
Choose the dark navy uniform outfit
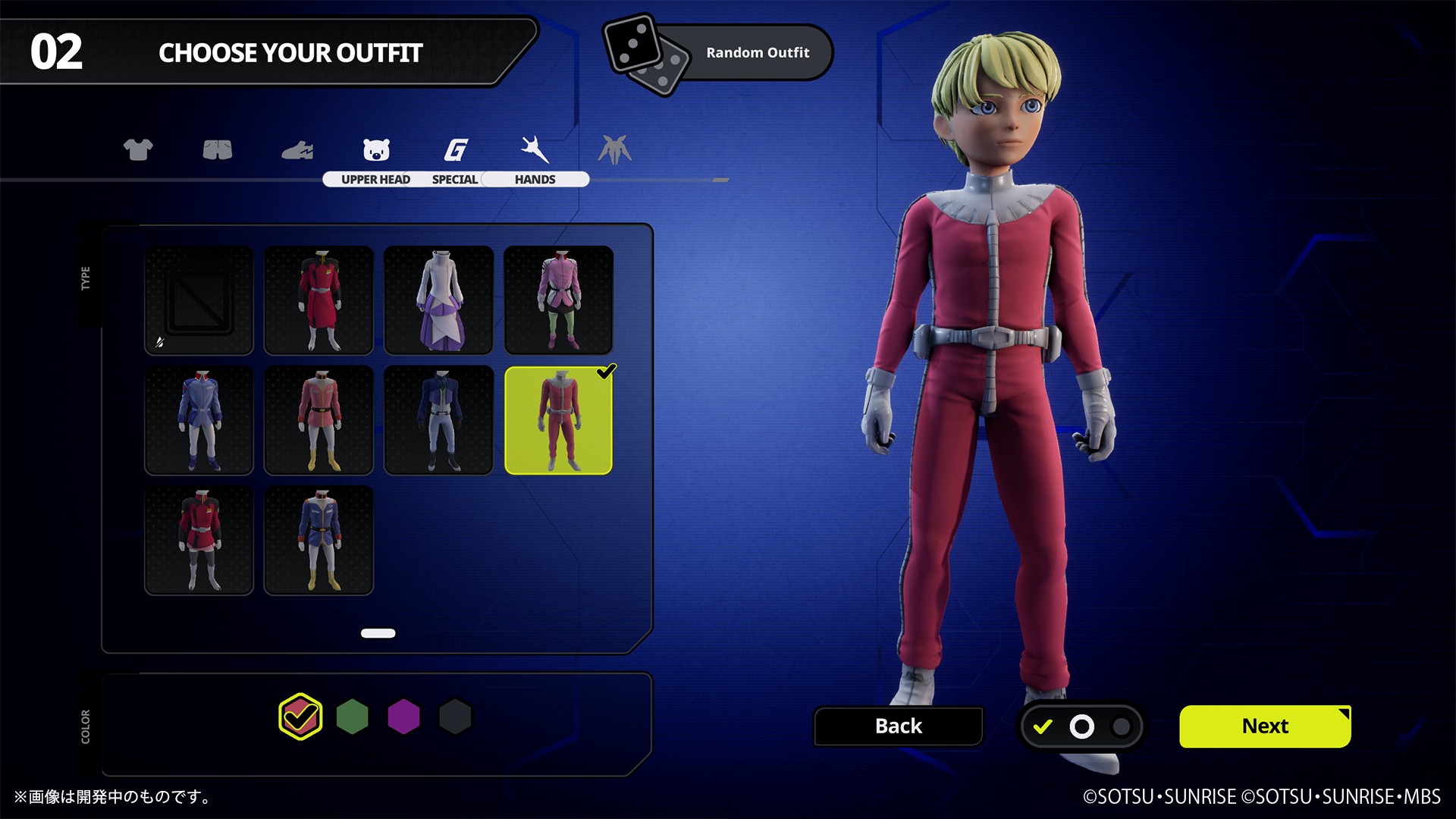438,420
